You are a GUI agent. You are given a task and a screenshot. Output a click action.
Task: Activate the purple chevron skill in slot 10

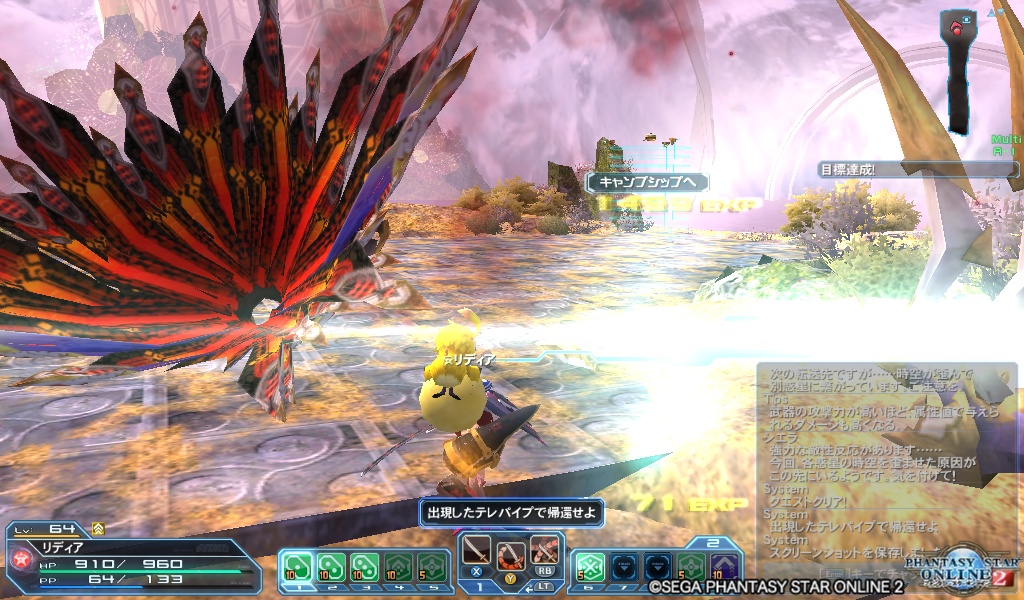coord(724,567)
